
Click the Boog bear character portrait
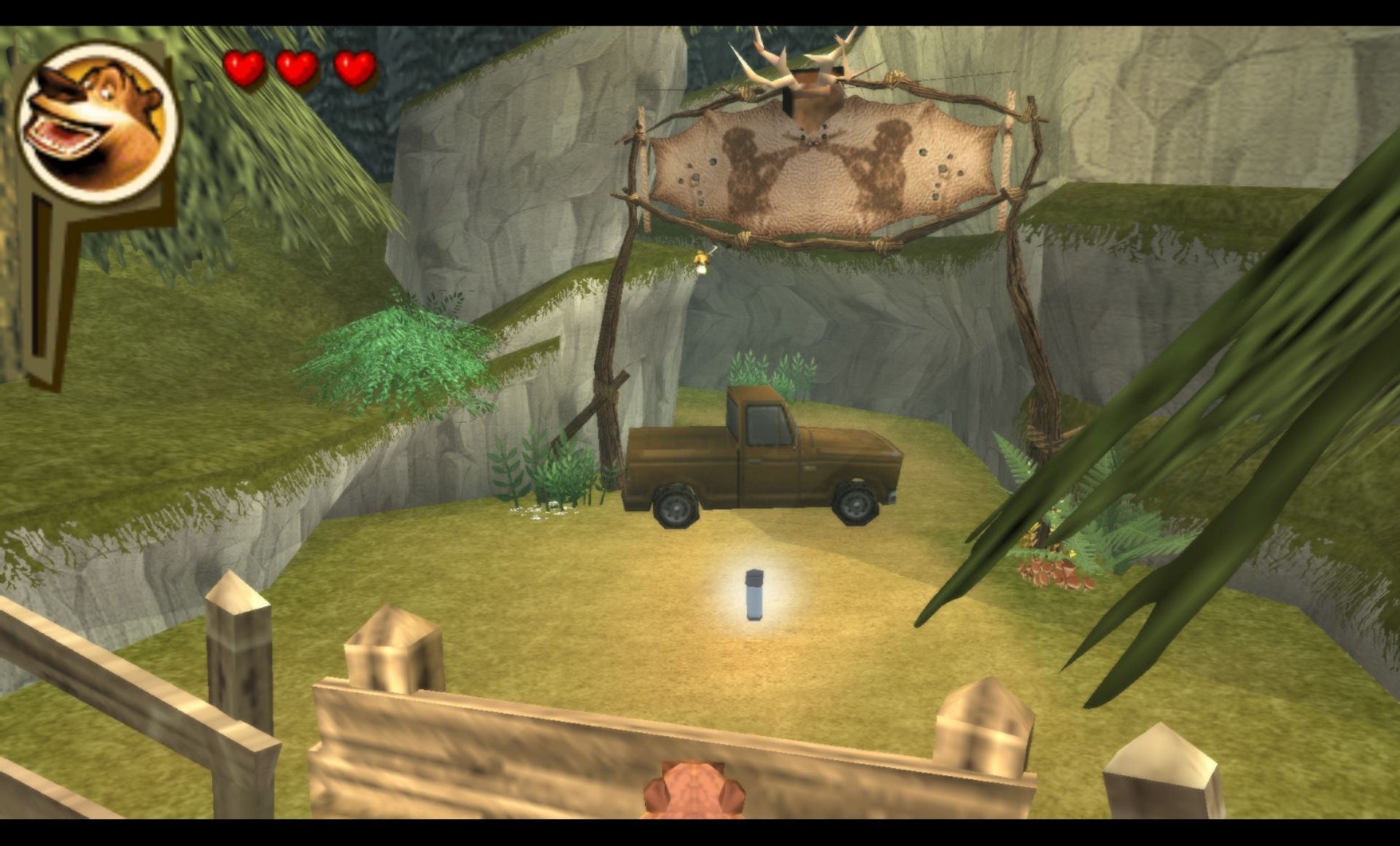[96, 122]
